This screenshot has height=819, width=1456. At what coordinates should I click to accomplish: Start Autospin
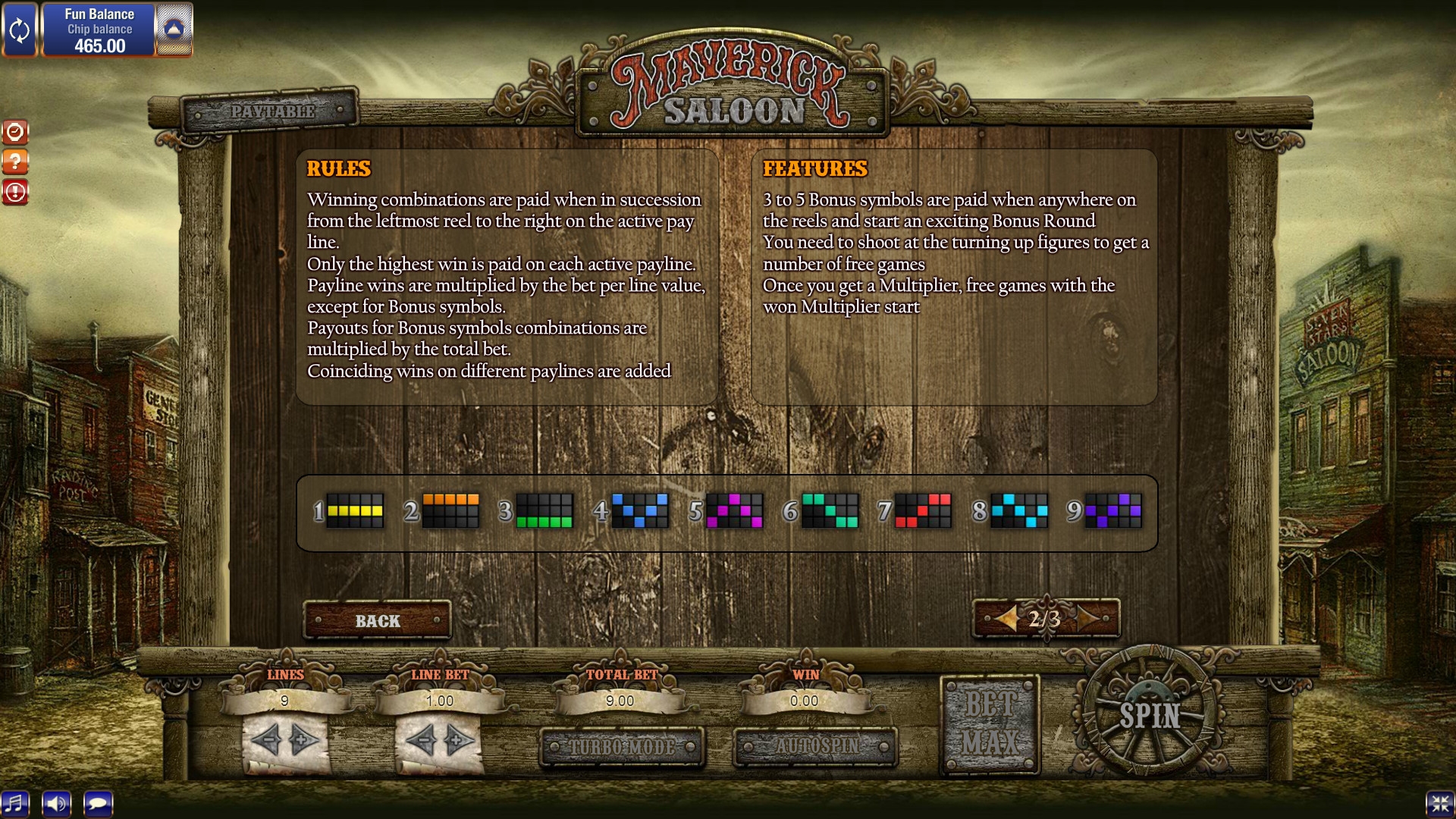[816, 747]
